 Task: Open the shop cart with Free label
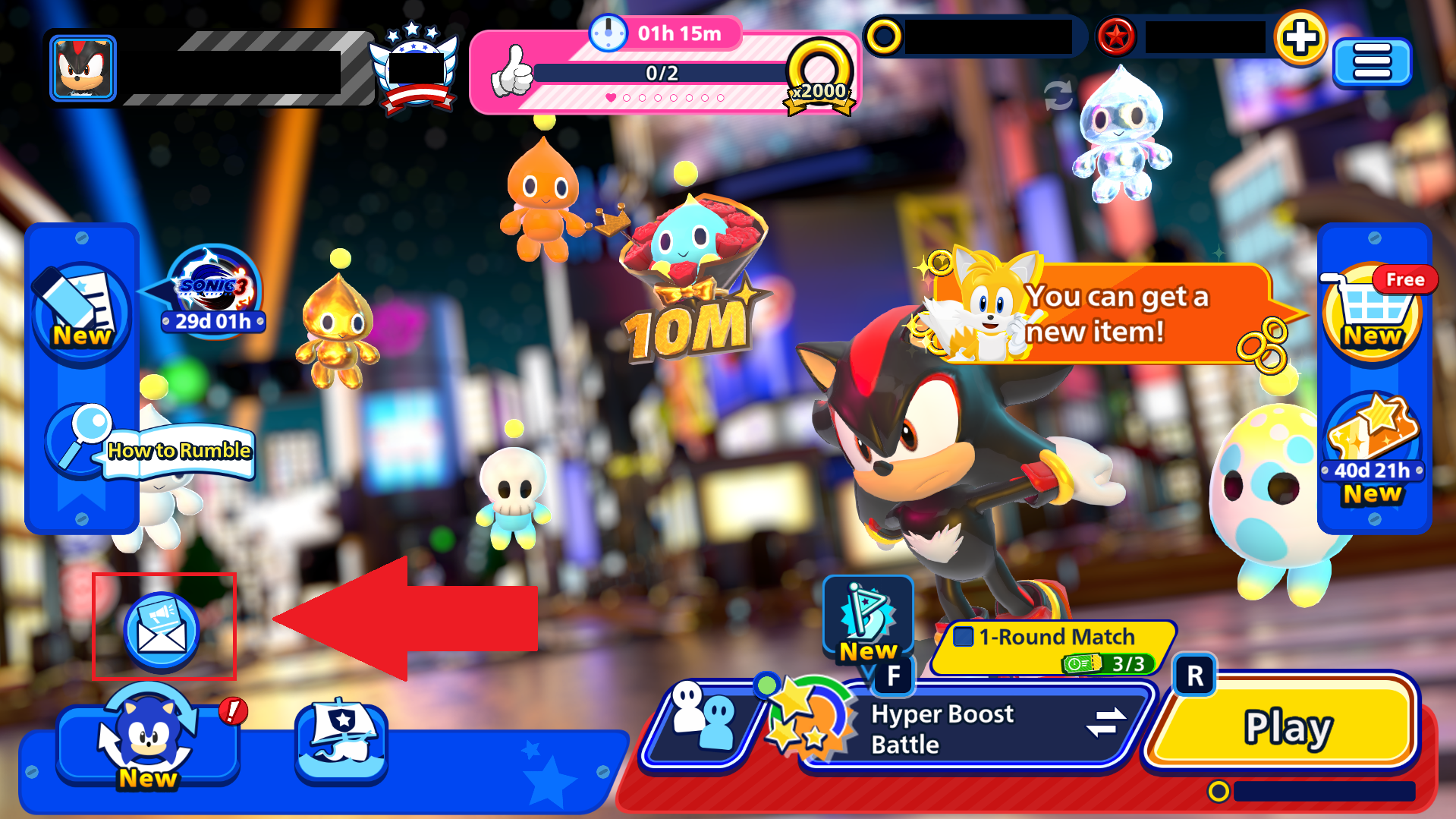point(1373,311)
